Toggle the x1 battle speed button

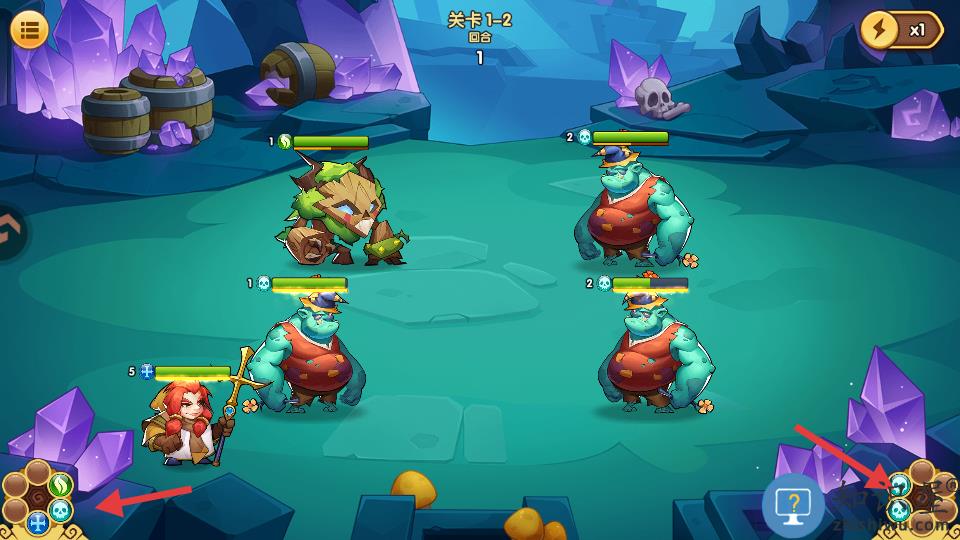pos(900,30)
